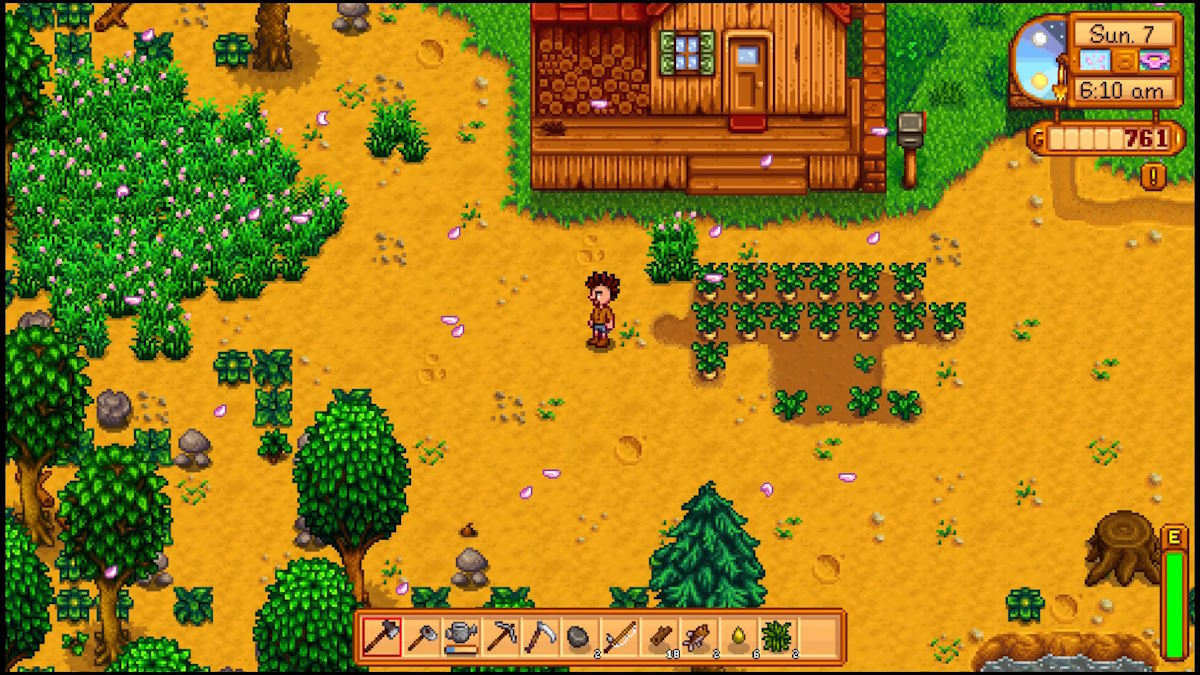This screenshot has height=675, width=1200.
Task: Switch to the scythe
Action: pyautogui.click(x=540, y=636)
